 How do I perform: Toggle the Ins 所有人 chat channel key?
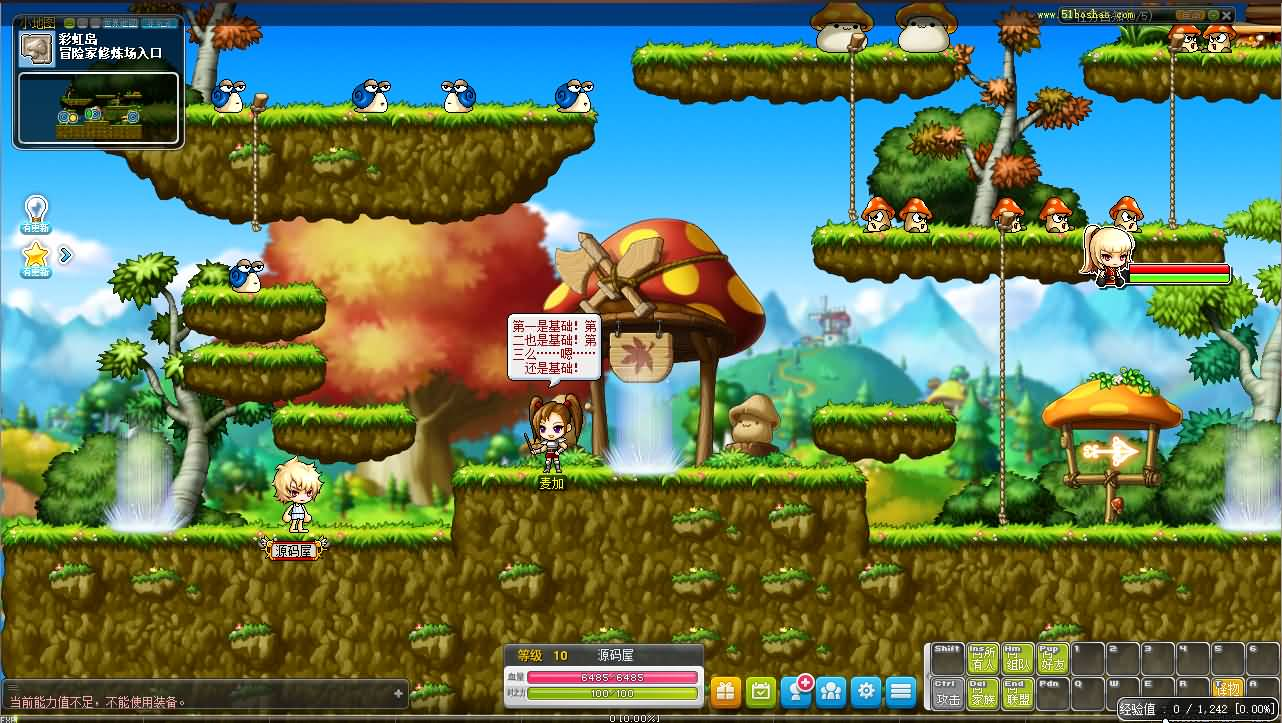click(x=982, y=656)
